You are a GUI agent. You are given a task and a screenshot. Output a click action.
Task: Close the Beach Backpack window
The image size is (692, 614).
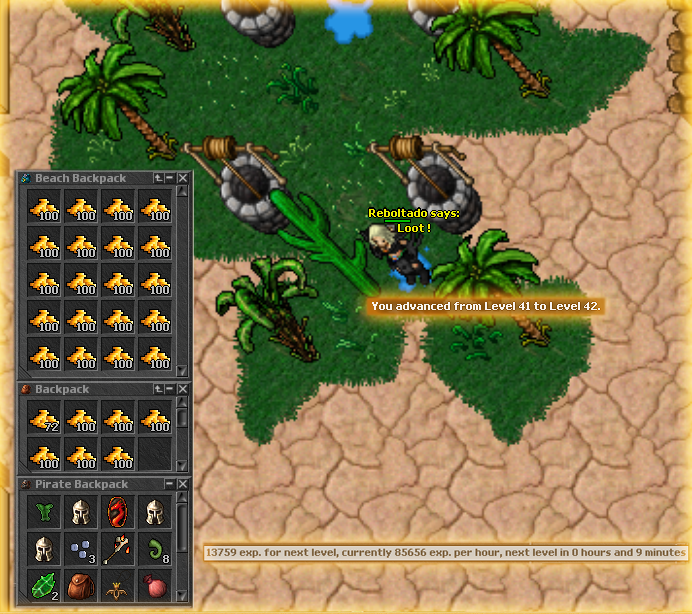click(183, 178)
